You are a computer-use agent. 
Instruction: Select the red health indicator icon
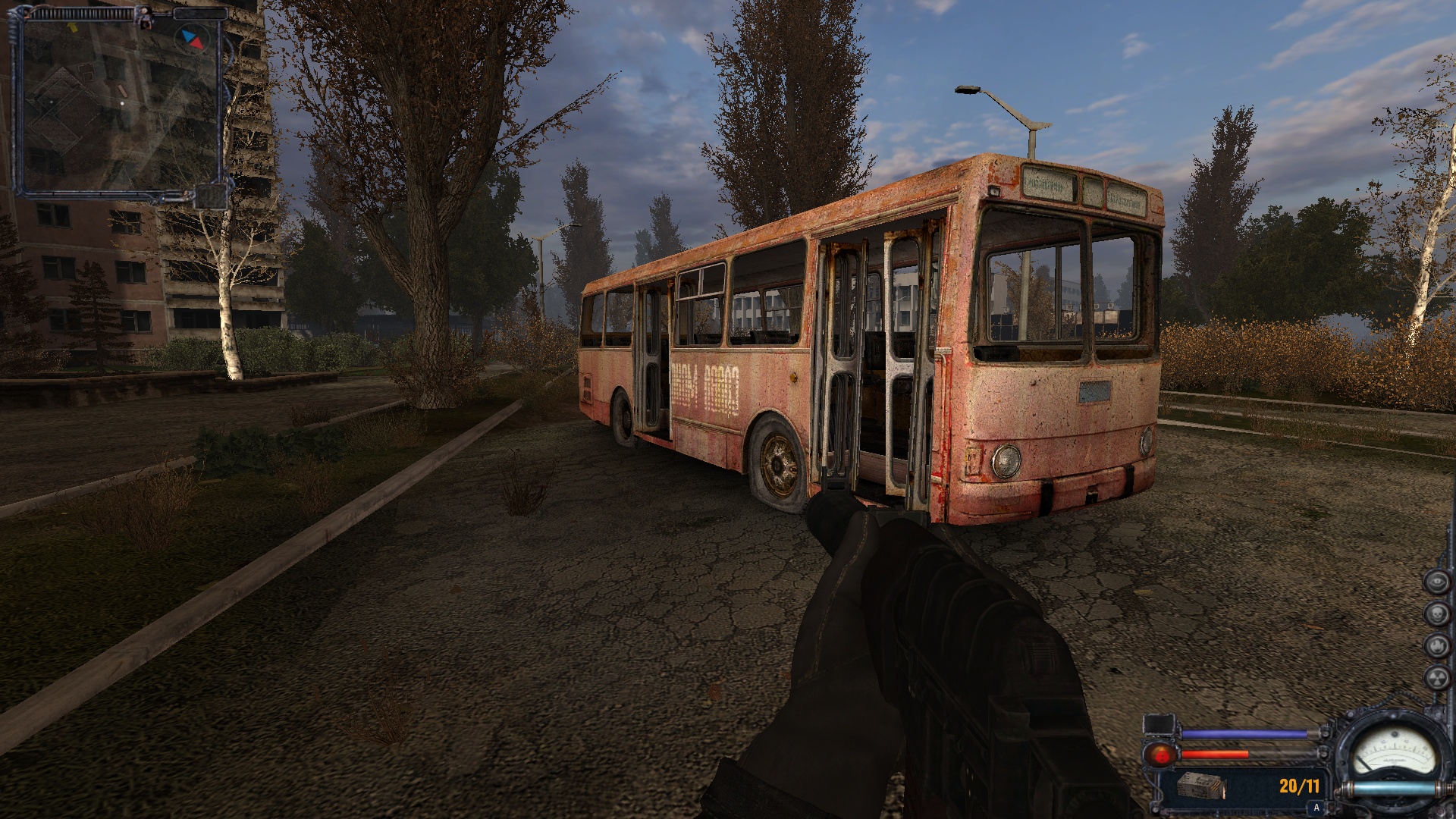coord(1160,755)
